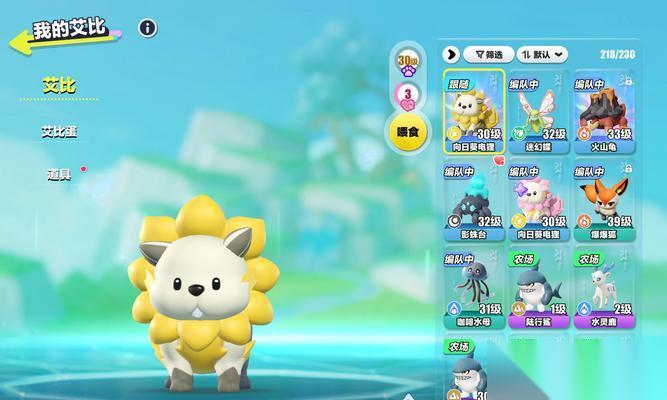The height and width of the screenshot is (400, 667).
Task: Choose the 火山龟 card
Action: (604, 113)
